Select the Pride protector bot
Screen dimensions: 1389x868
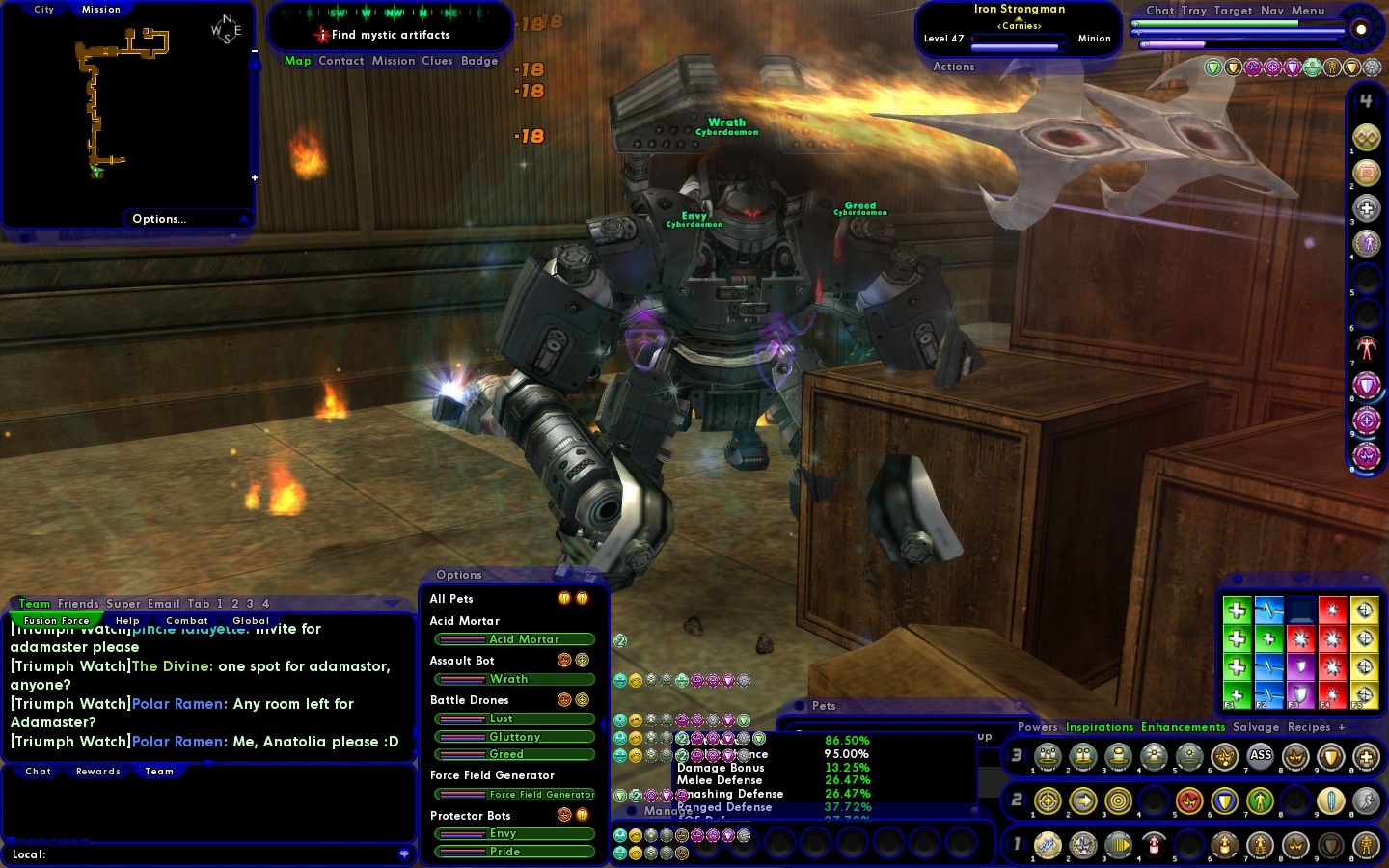click(x=514, y=852)
